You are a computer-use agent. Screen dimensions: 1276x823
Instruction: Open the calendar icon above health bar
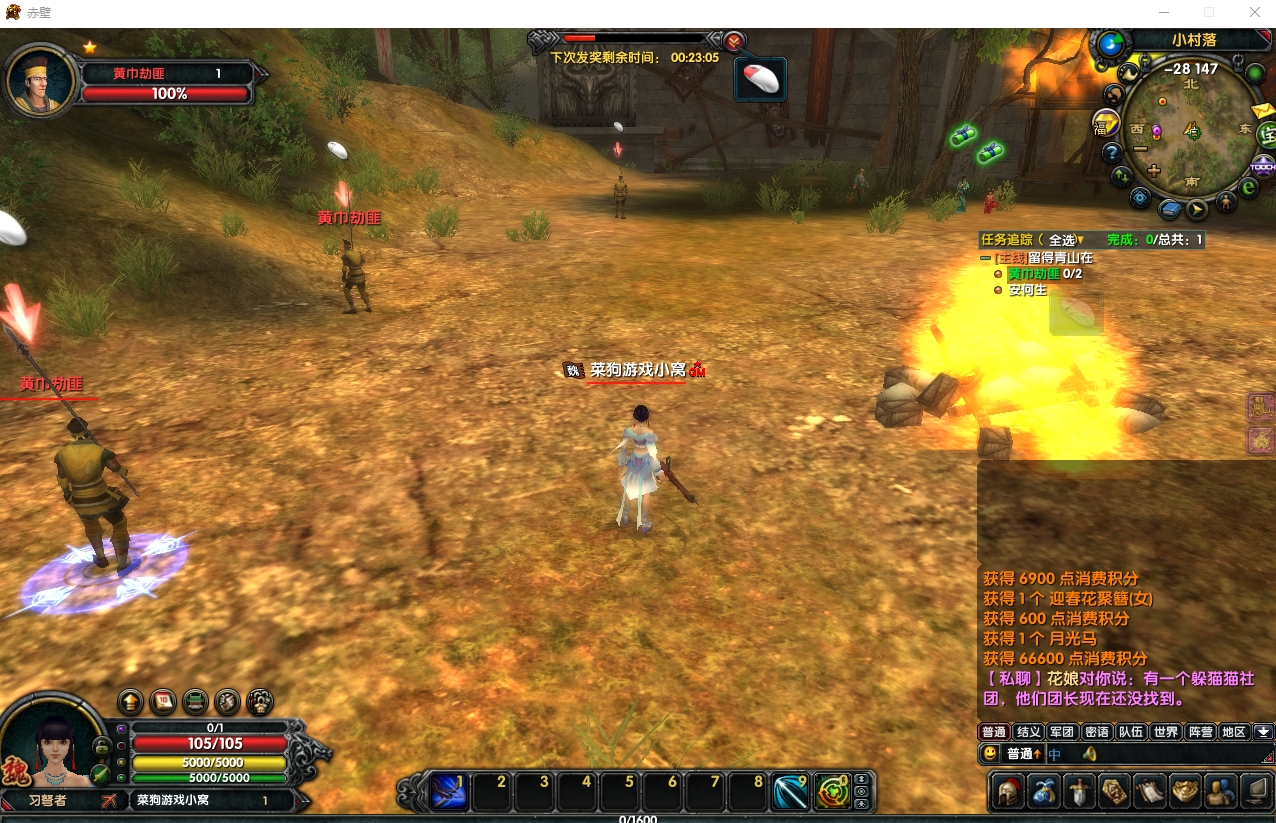(x=162, y=701)
